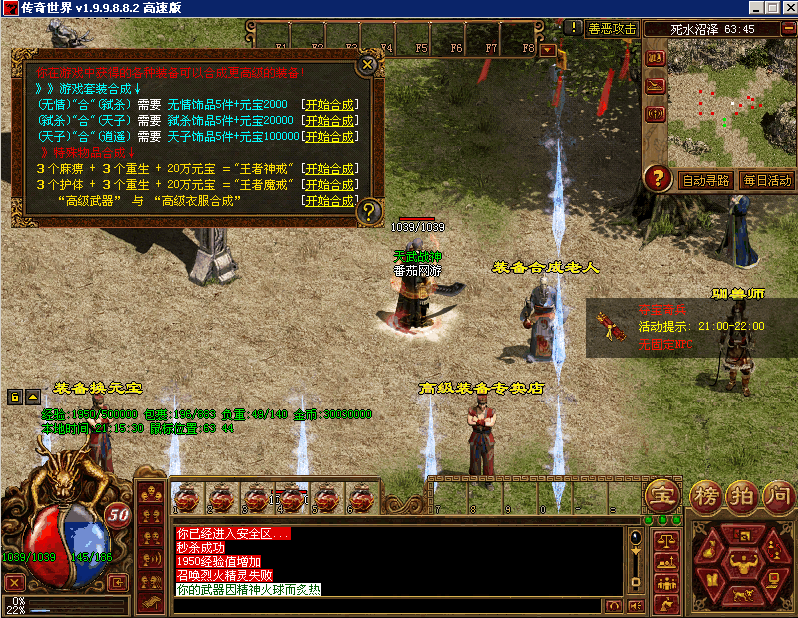798x618 pixels.
Task: Open the 问 help button
Action: point(777,494)
